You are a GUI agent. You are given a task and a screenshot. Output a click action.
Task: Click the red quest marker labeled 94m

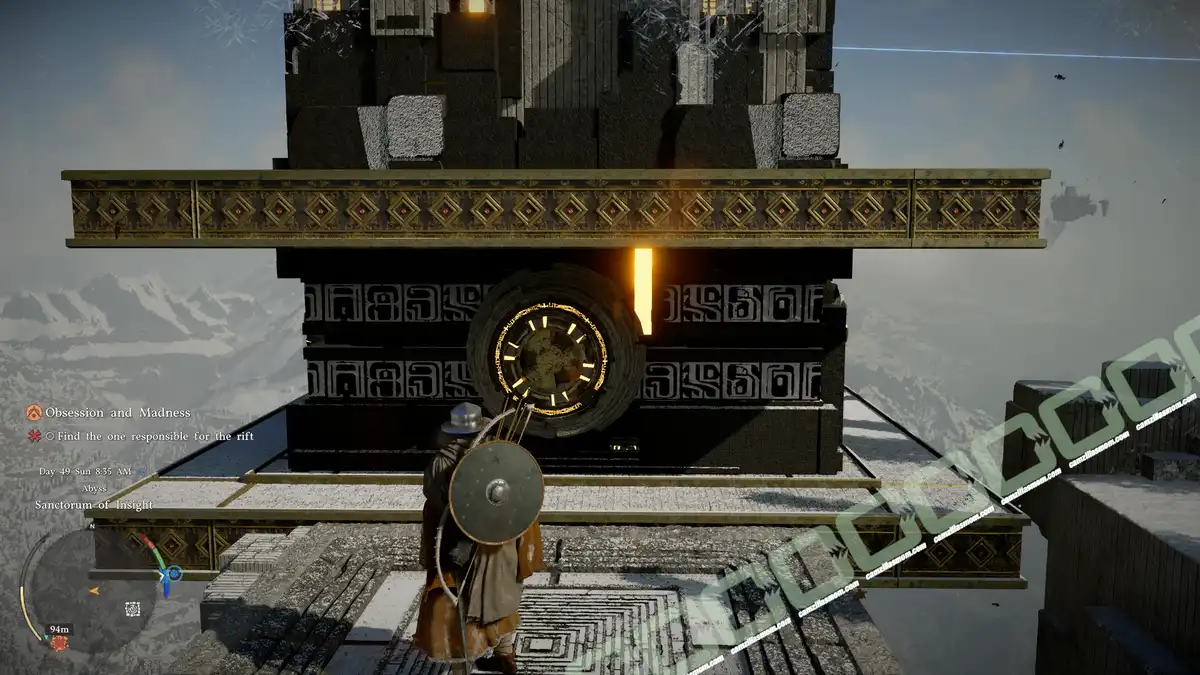point(59,641)
